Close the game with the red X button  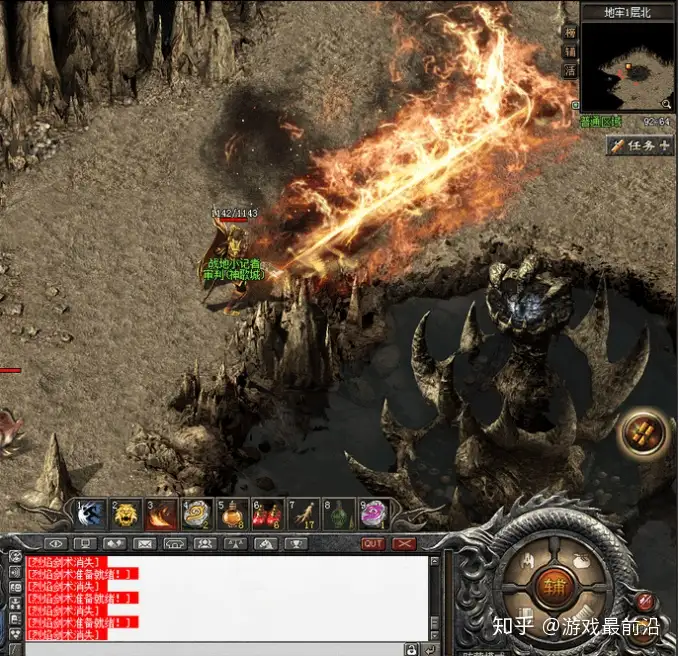pyautogui.click(x=404, y=543)
